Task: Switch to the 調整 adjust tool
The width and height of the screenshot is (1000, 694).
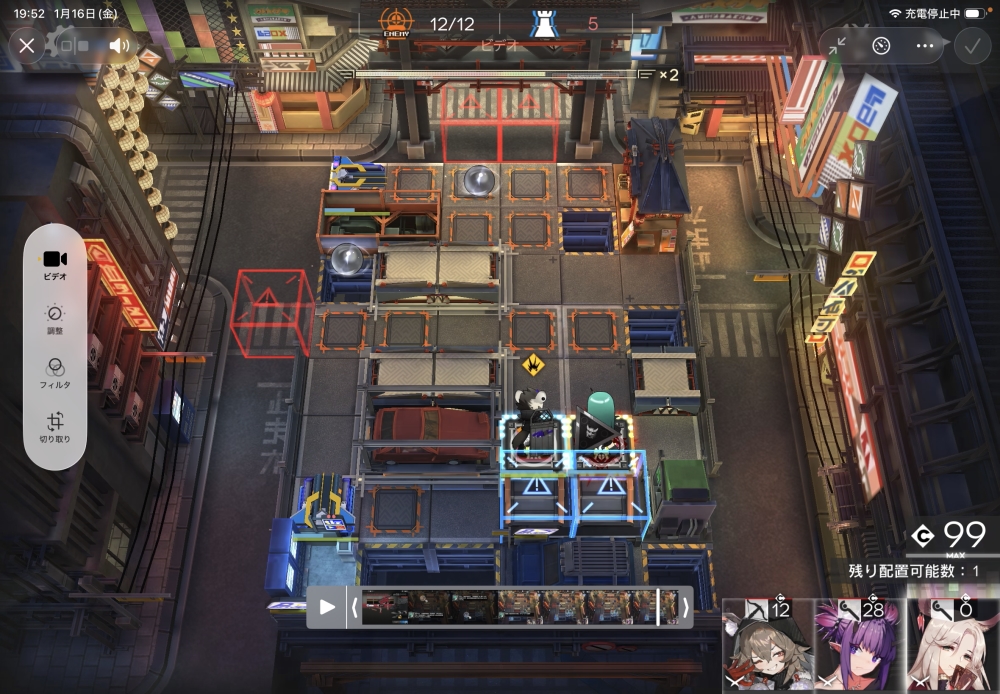Action: (x=55, y=317)
